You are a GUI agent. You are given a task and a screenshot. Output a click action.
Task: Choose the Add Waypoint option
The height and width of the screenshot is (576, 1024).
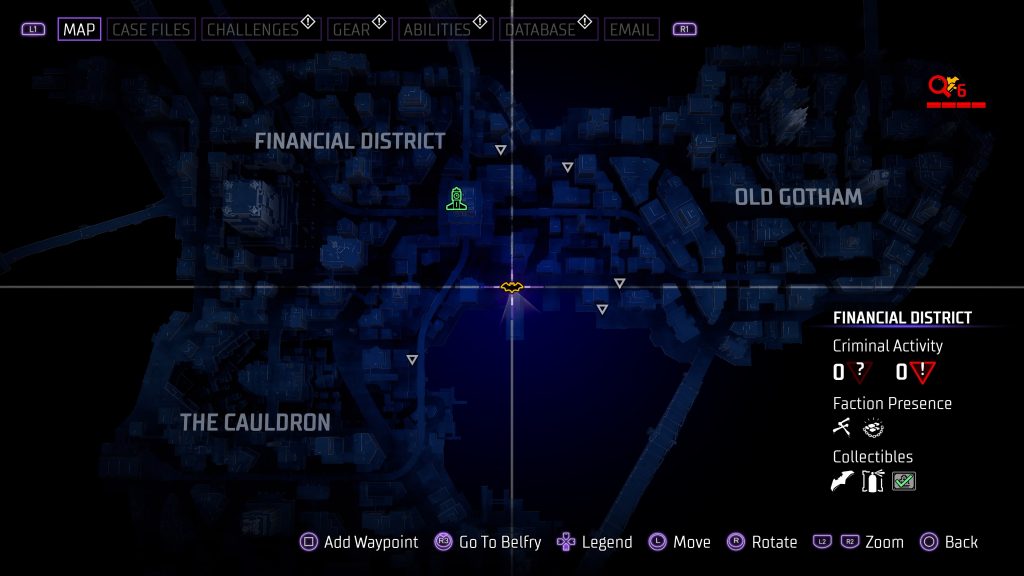360,542
